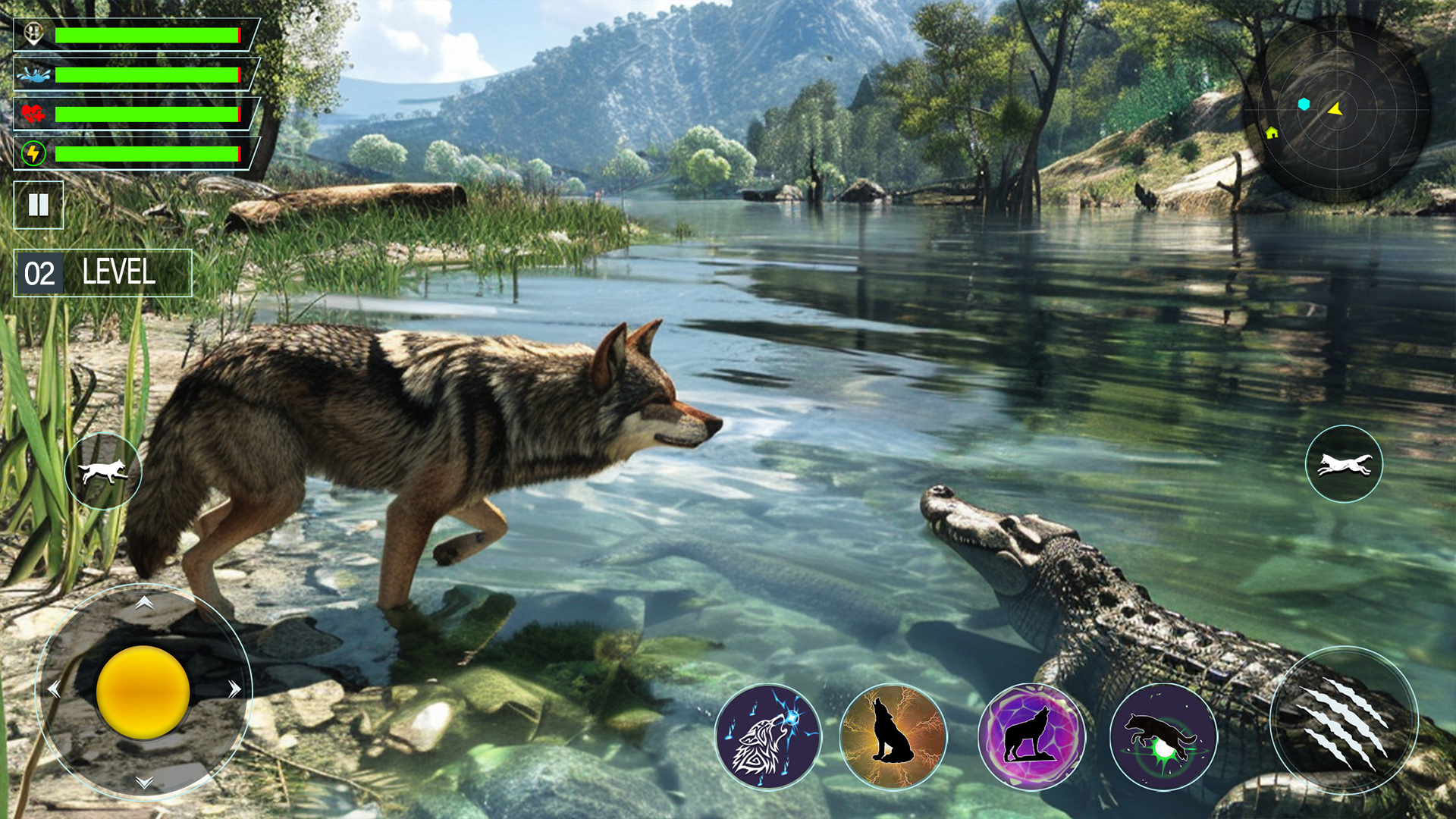The width and height of the screenshot is (1456, 819).
Task: Tap the joystick right arrow
Action: point(234,689)
